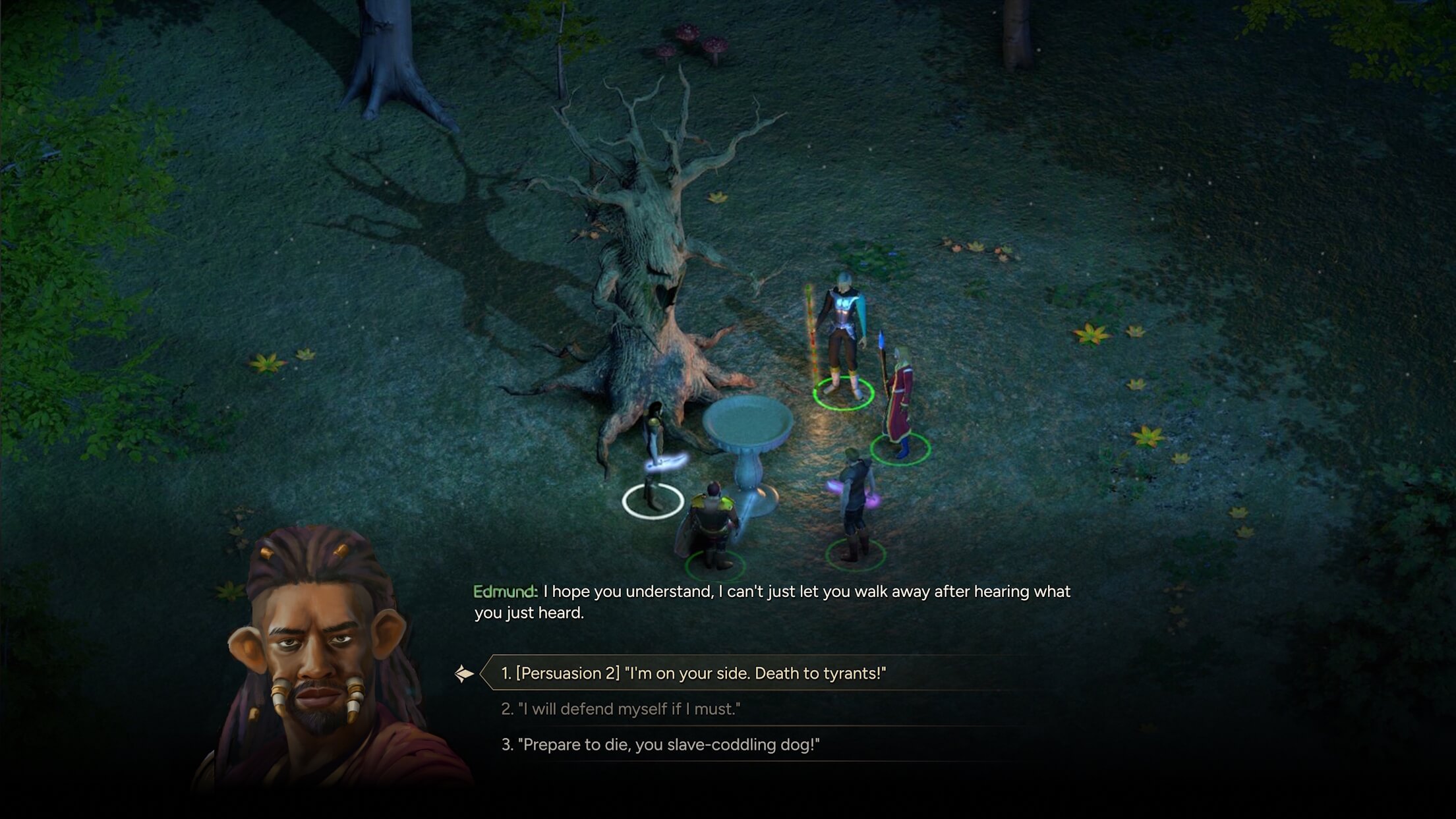This screenshot has height=819, width=1456.
Task: Select "I will defend myself if I must"
Action: (x=620, y=709)
